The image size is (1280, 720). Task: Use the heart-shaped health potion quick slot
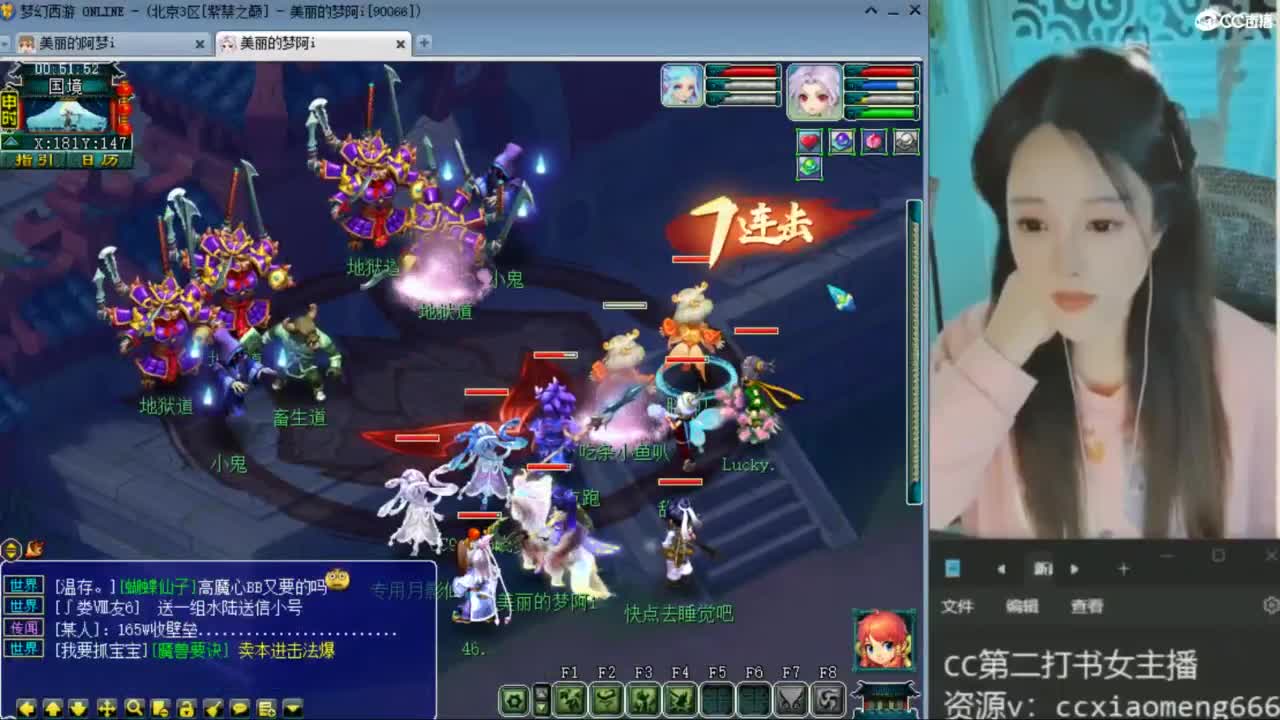point(809,141)
